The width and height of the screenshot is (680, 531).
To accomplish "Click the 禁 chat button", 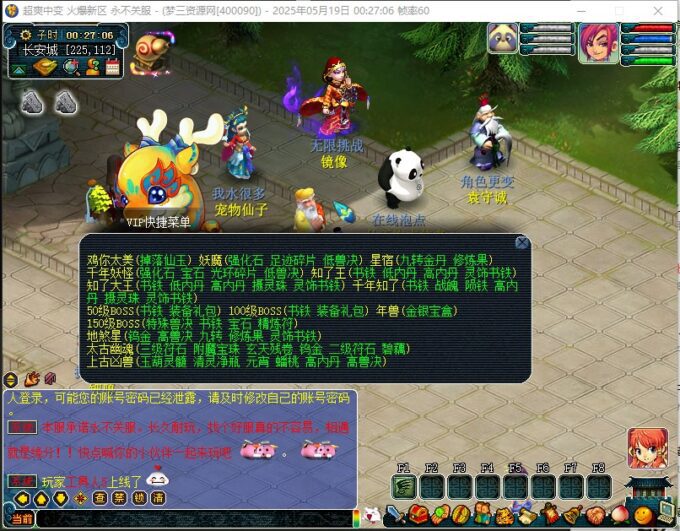I will (x=119, y=498).
